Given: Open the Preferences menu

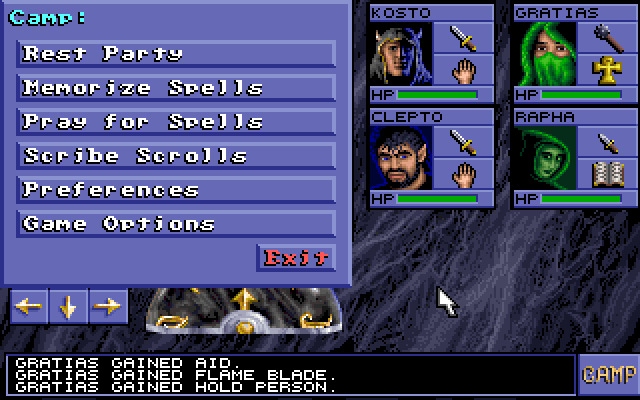Looking at the screenshot, I should tap(176, 190).
